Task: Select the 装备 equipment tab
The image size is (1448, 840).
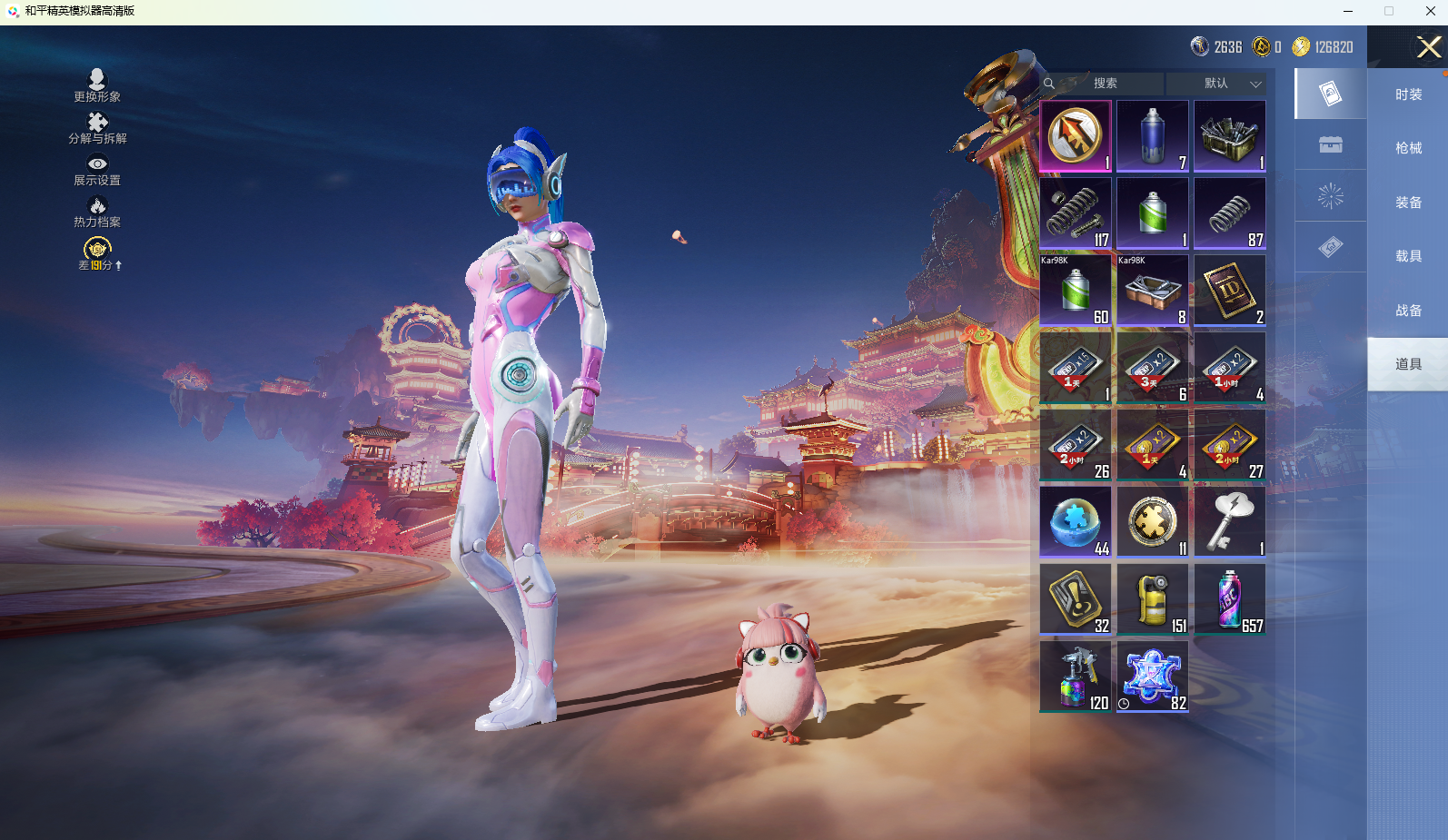Action: [x=1408, y=203]
